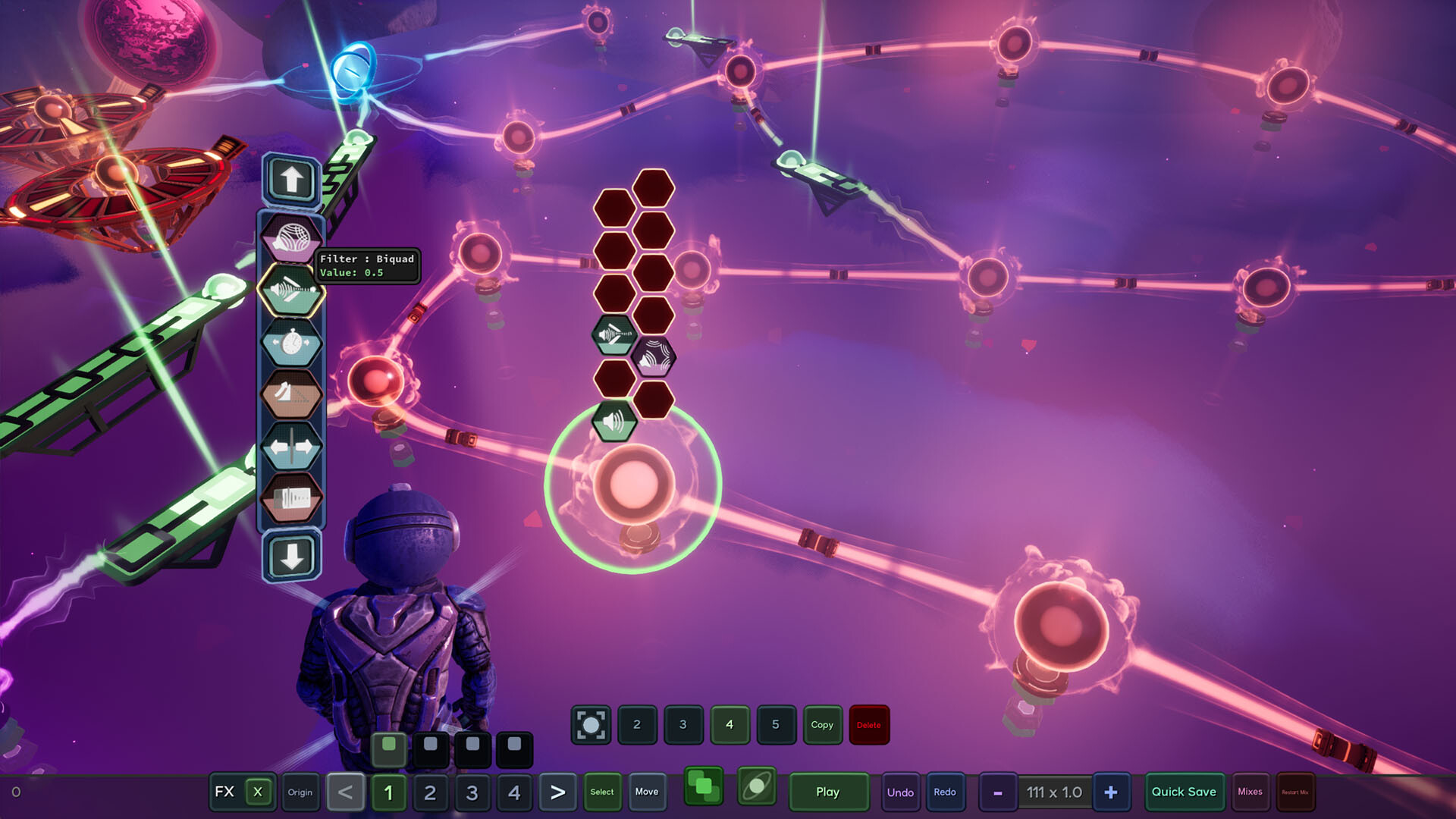Choose the slide ramp effect icon
This screenshot has height=819, width=1456.
point(292,394)
